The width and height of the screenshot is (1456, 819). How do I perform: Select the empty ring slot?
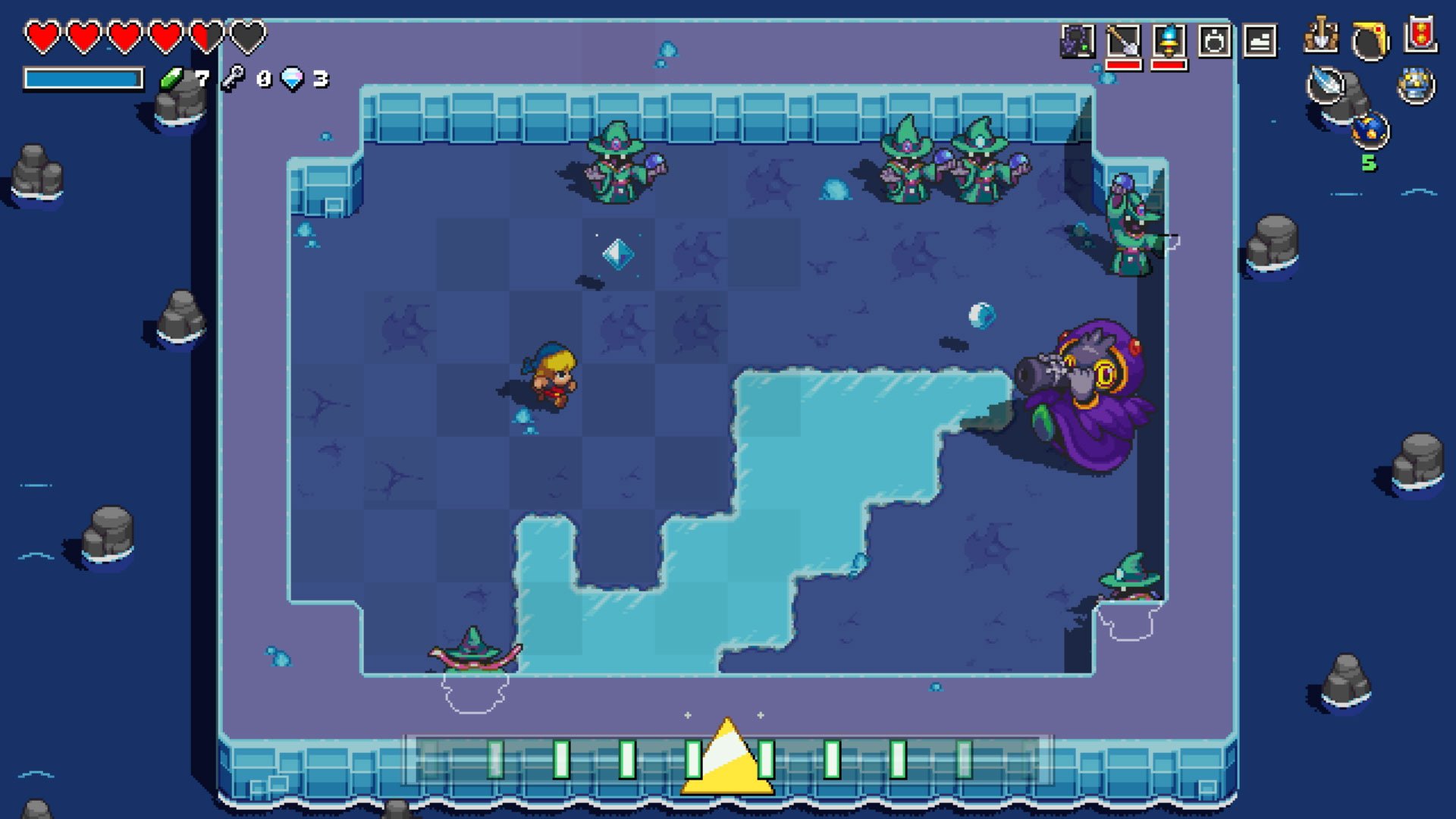[x=1214, y=40]
